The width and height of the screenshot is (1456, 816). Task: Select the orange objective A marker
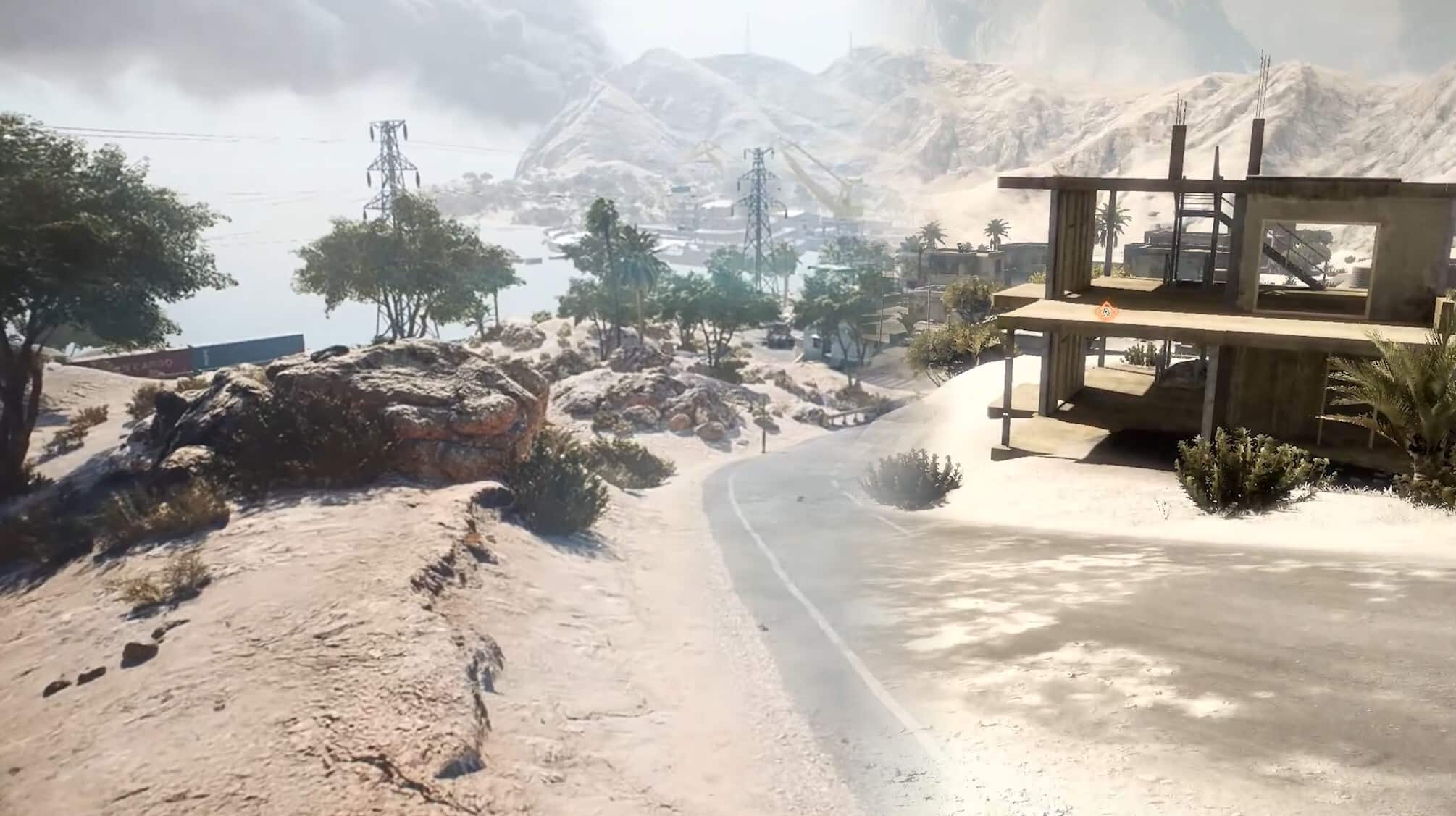[x=1105, y=311]
